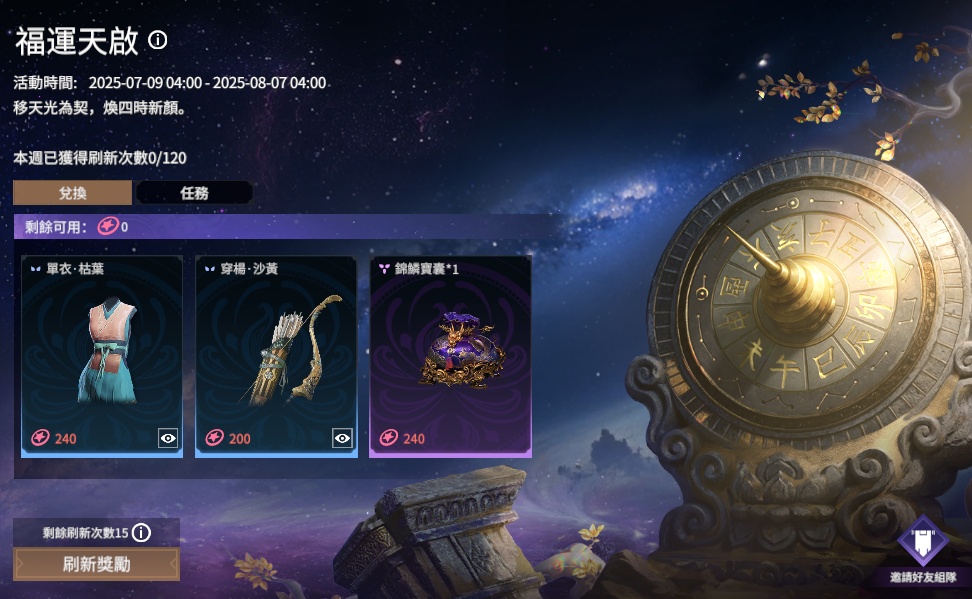This screenshot has height=599, width=972.
Task: Switch to the 兌換 exchange tab
Action: (72, 193)
